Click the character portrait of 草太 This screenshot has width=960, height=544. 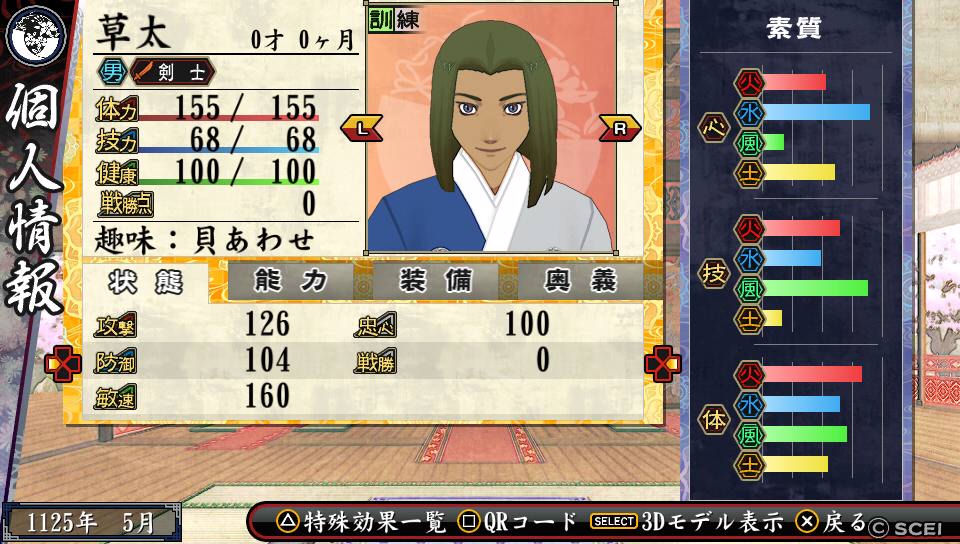point(490,140)
